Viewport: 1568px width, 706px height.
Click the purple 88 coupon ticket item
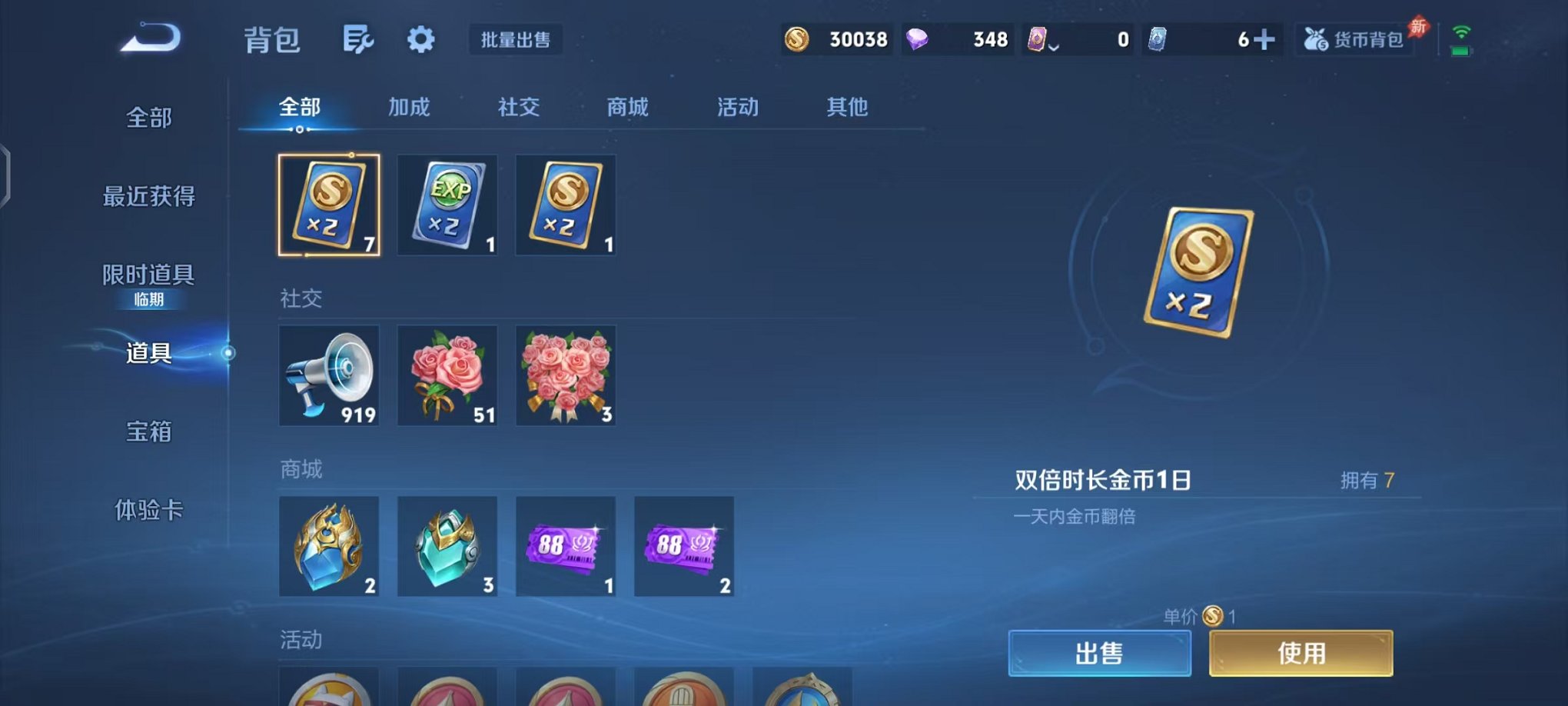coord(566,548)
